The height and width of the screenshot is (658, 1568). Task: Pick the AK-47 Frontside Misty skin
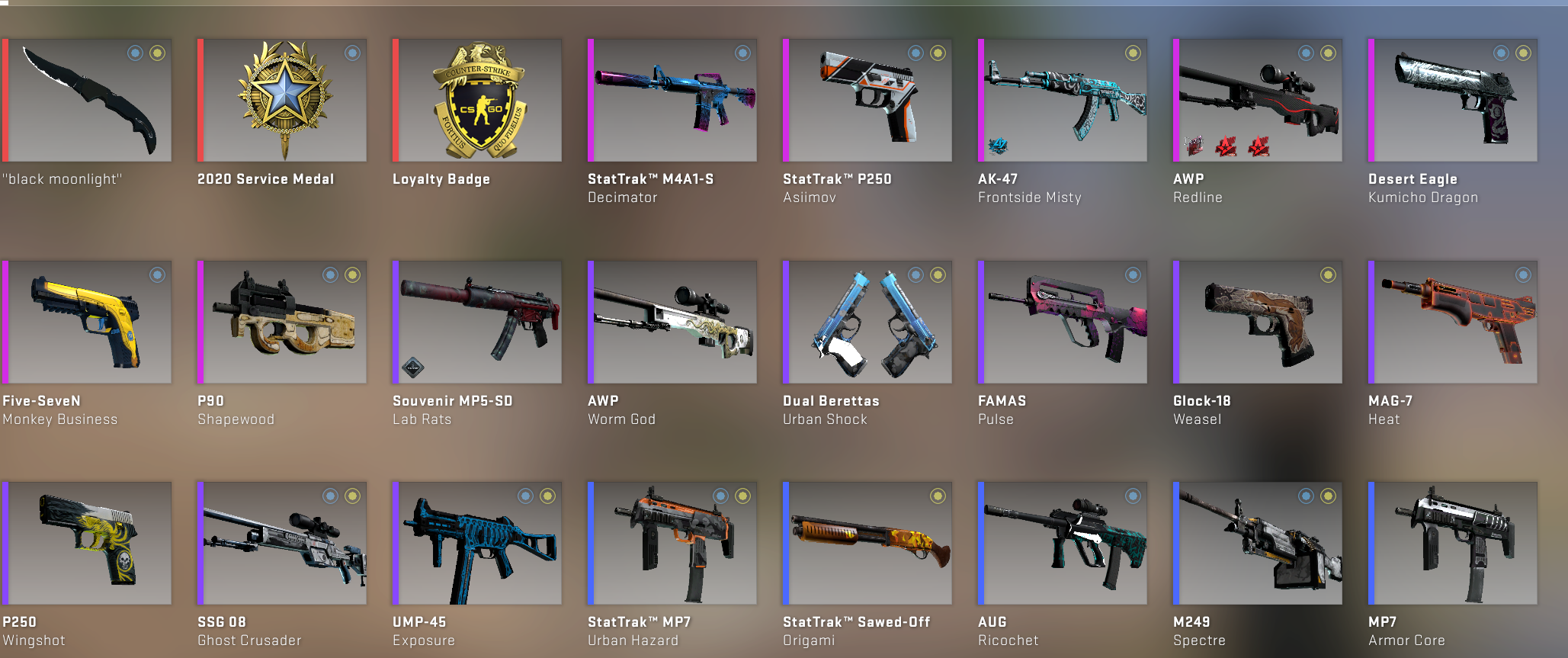[1063, 101]
